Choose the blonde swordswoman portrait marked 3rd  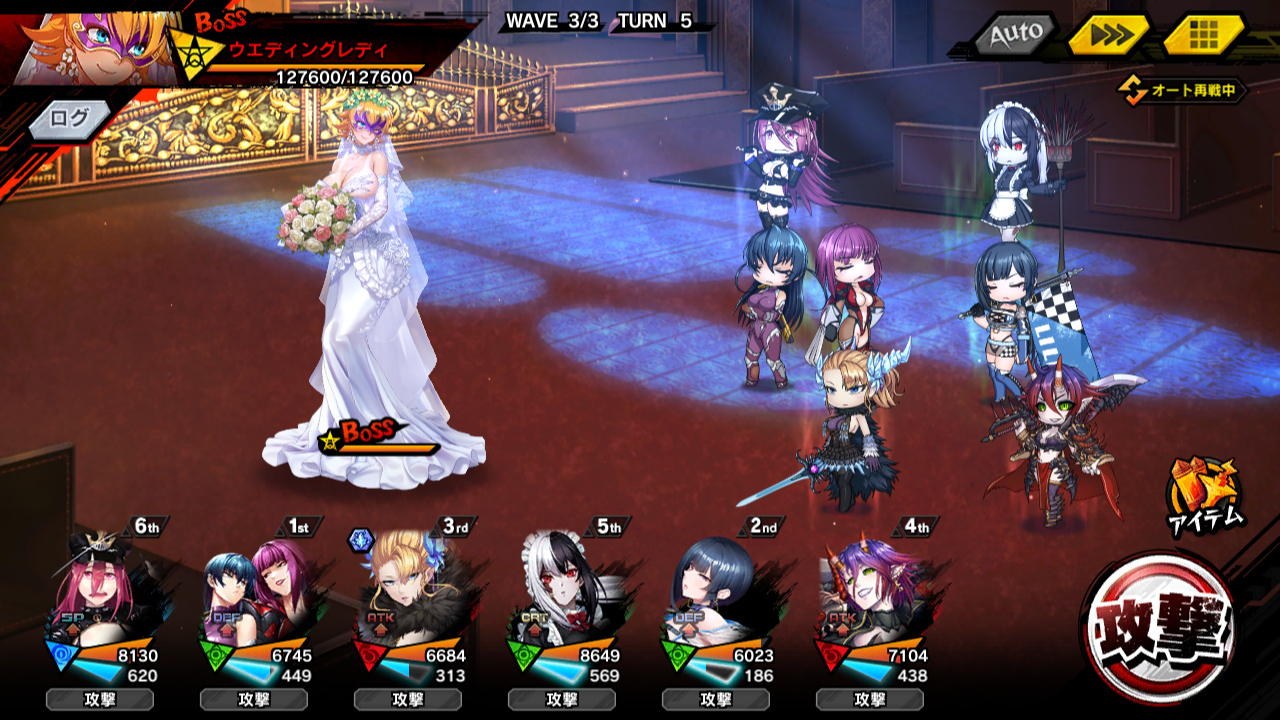pyautogui.click(x=414, y=591)
